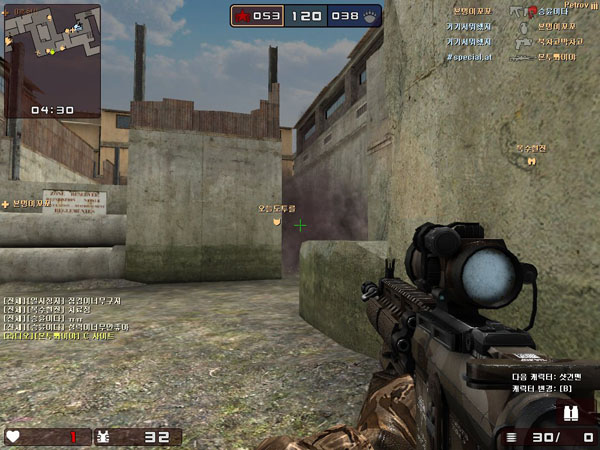
Task: Click the minimap in the corner
Action: (52, 51)
